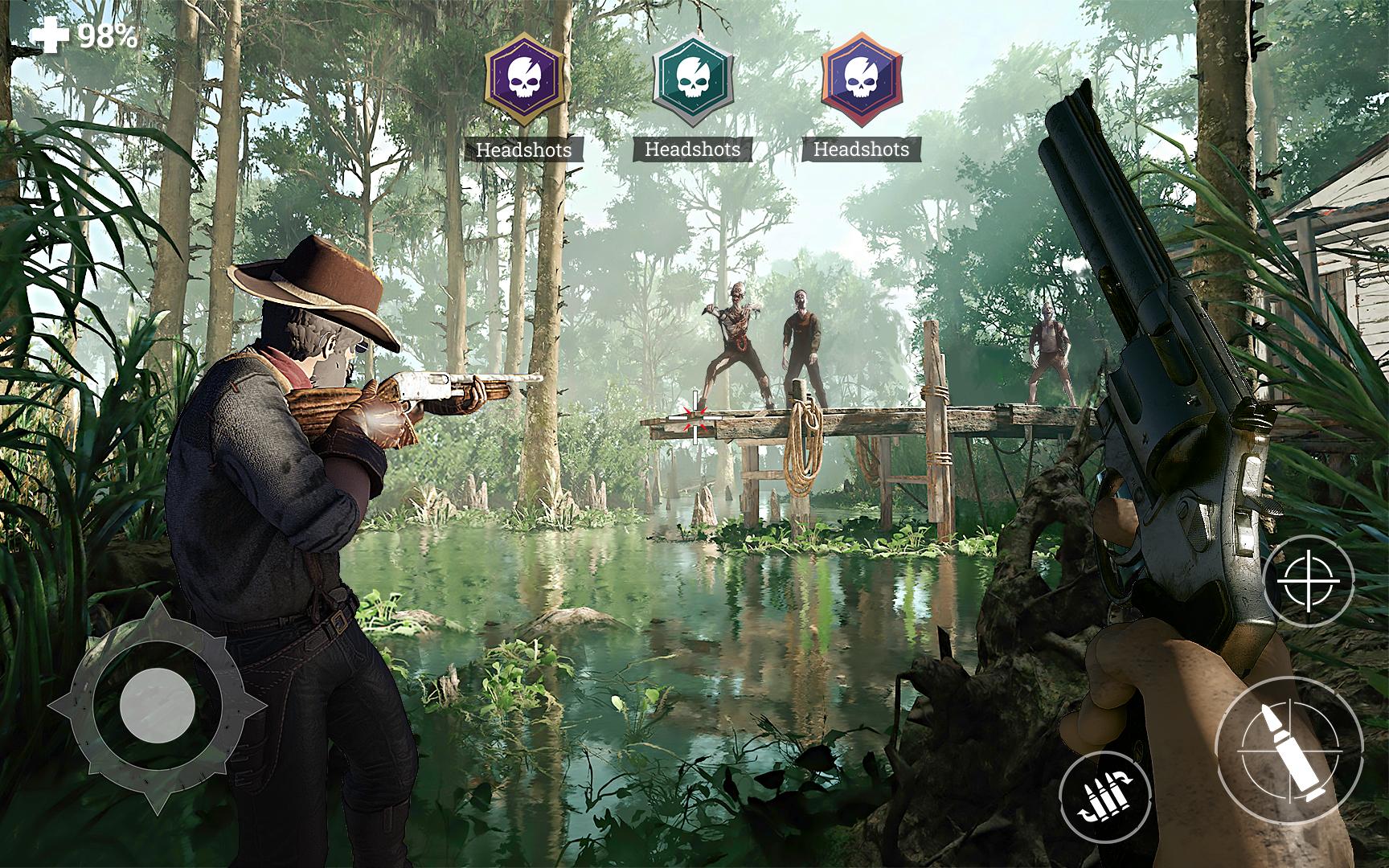The image size is (1389, 868).
Task: Choose the teal Headshots skull badge
Action: point(693,79)
